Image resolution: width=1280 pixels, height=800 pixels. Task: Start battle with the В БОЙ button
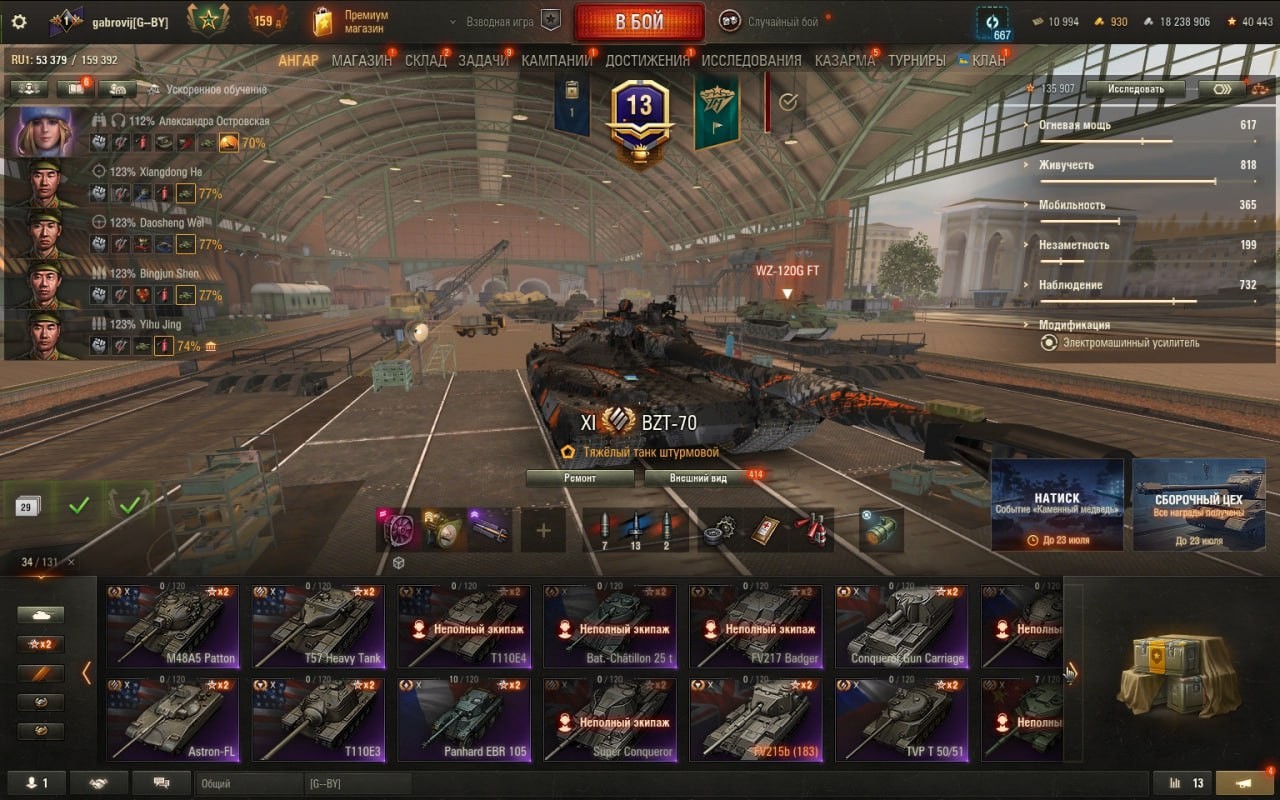[x=638, y=22]
